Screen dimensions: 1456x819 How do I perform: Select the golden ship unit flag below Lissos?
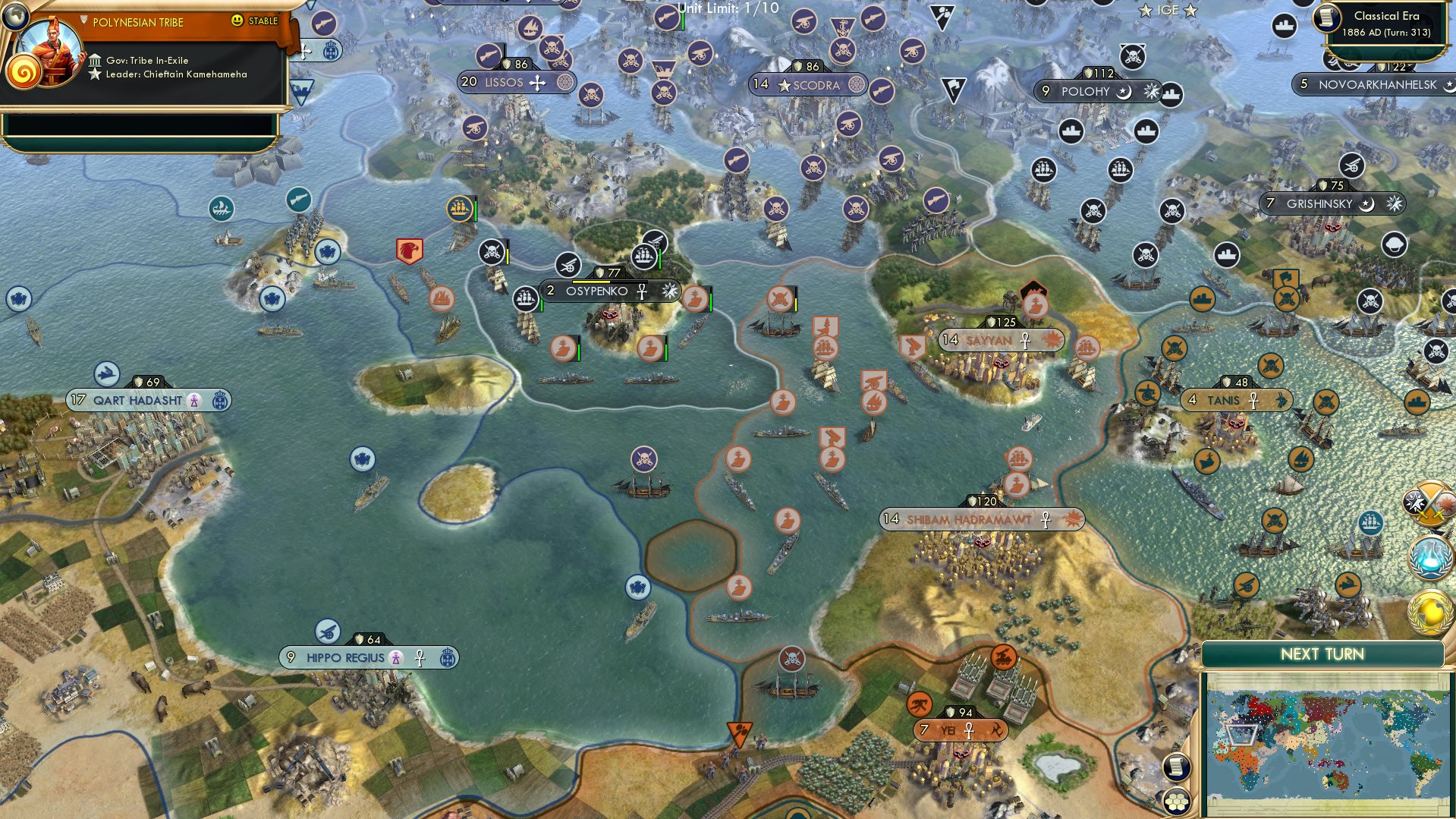[459, 209]
